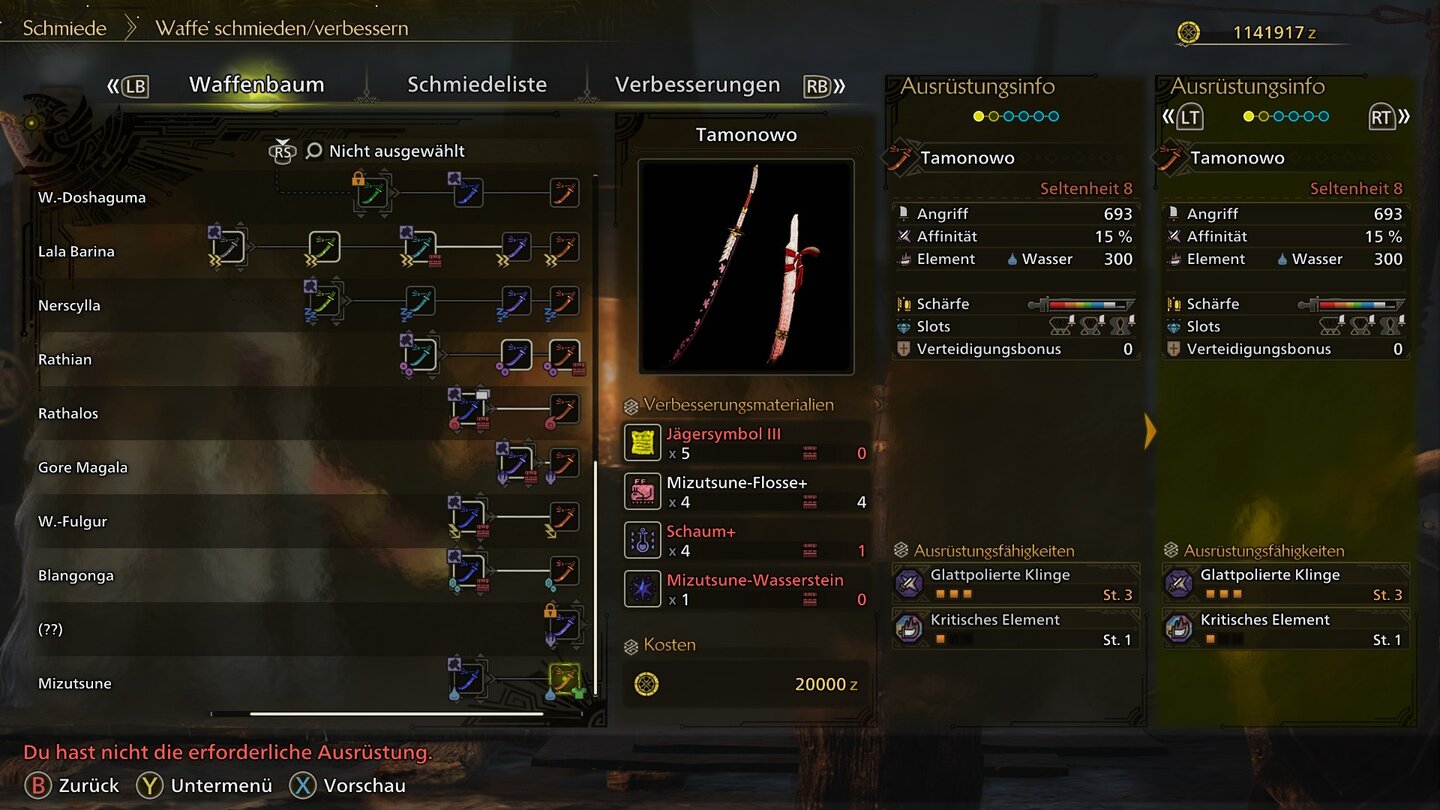View the Glattpolierte Klinge skill entry
1440x810 pixels.
(1015, 584)
